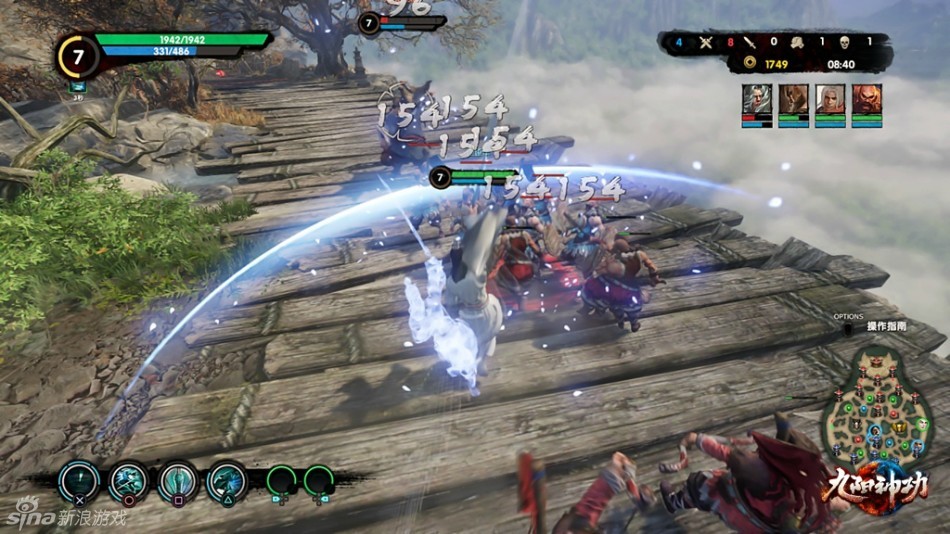
Task: Click the player level 7 badge
Action: [x=77, y=56]
